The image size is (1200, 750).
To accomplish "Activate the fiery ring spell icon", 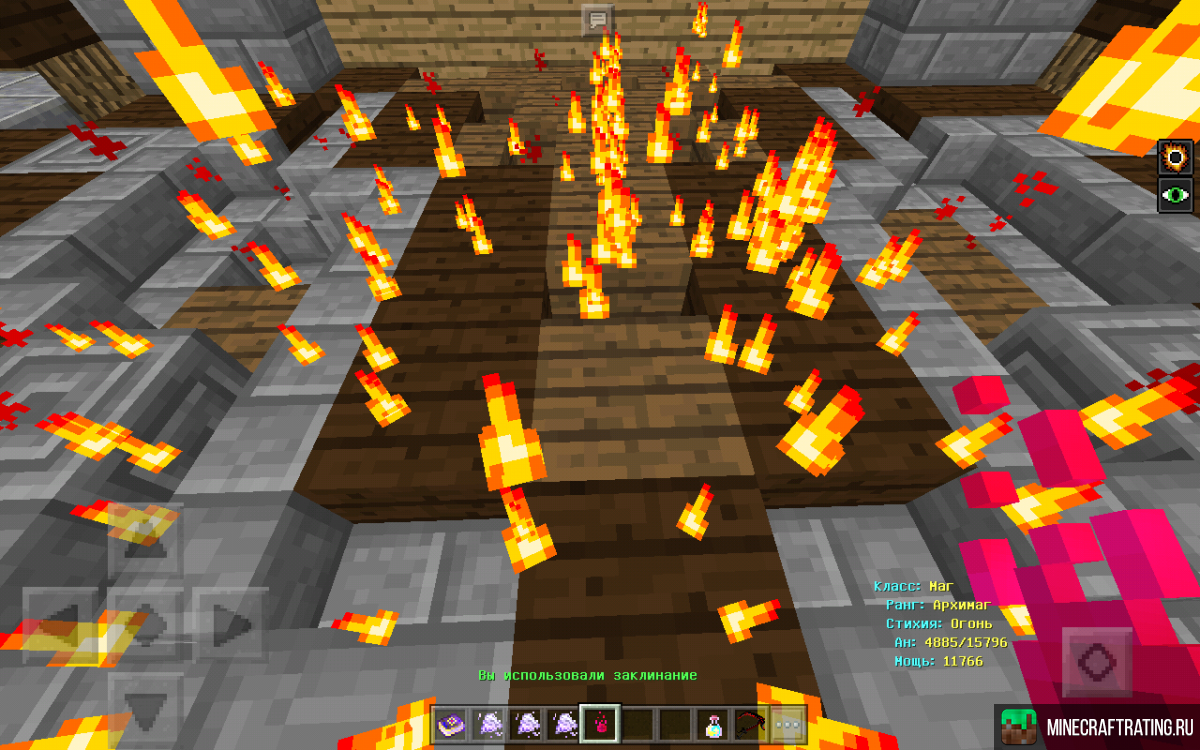I will (1177, 158).
